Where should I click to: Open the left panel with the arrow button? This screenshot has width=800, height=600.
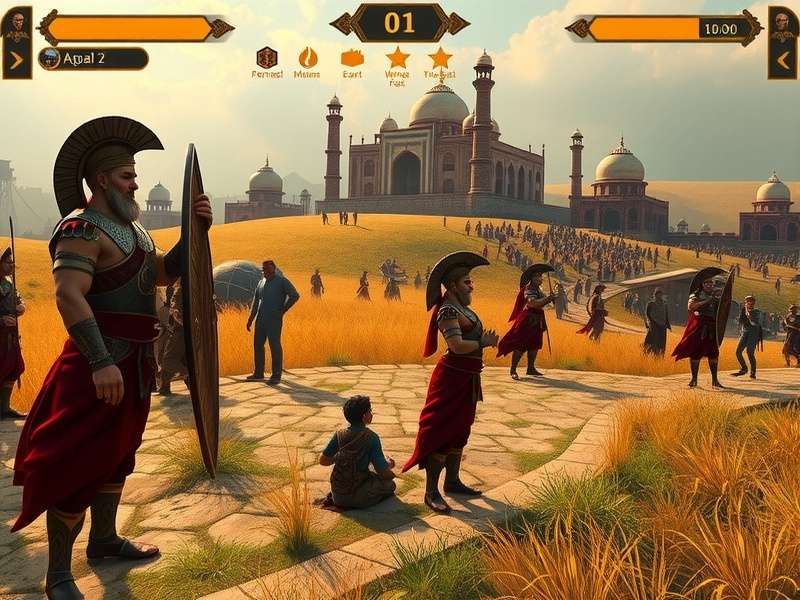[x=16, y=60]
